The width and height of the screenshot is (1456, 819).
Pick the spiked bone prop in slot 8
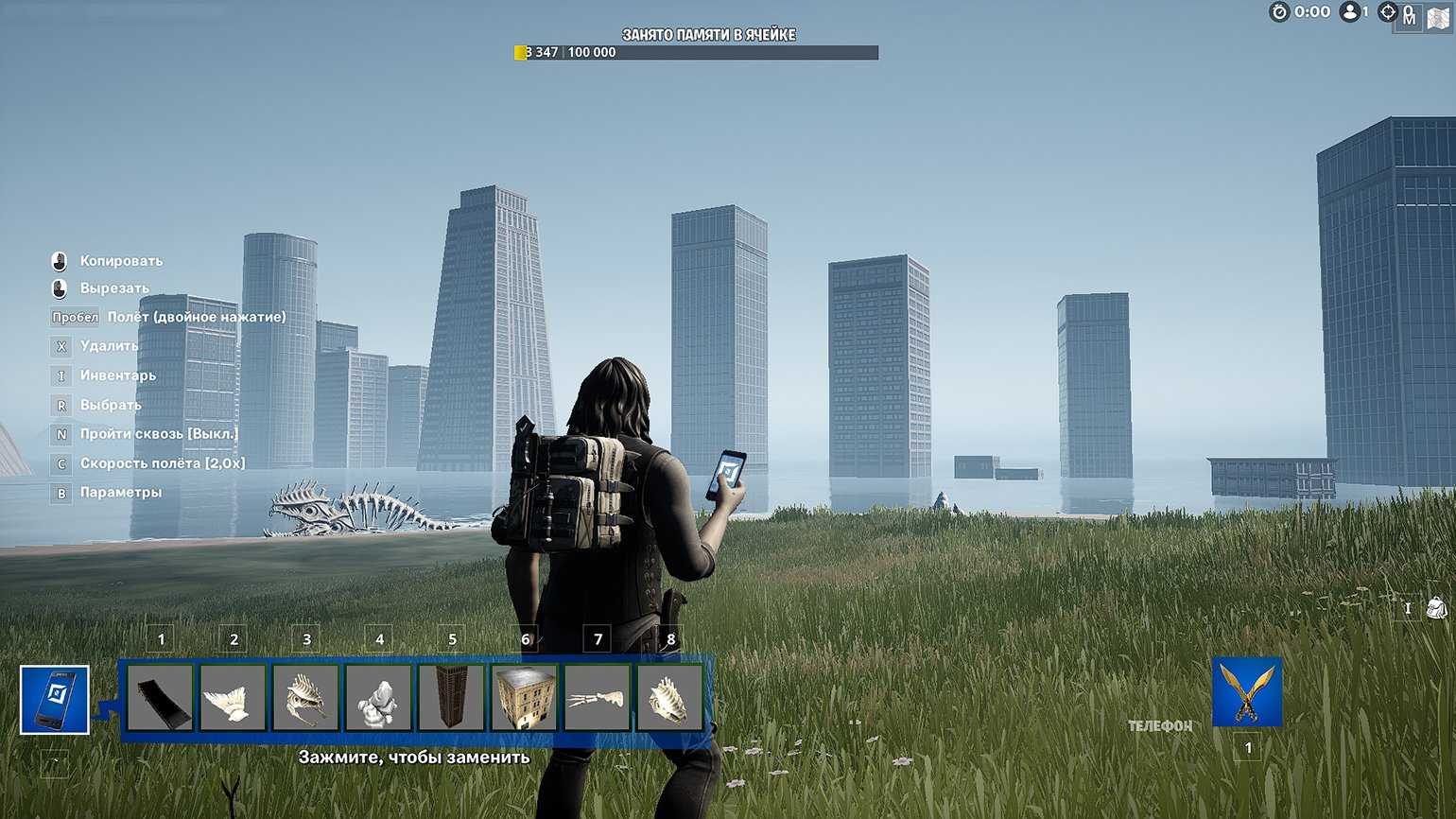(x=670, y=698)
